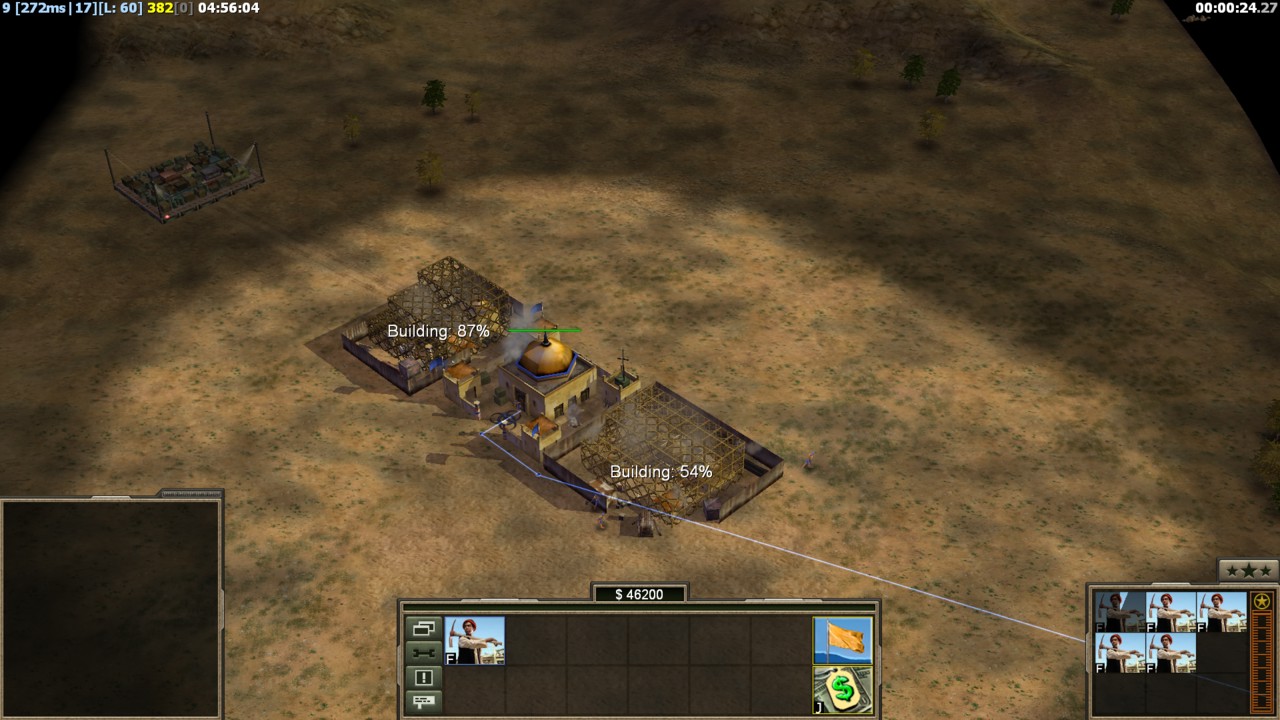Click the wrench-shaped command bar button

(423, 653)
